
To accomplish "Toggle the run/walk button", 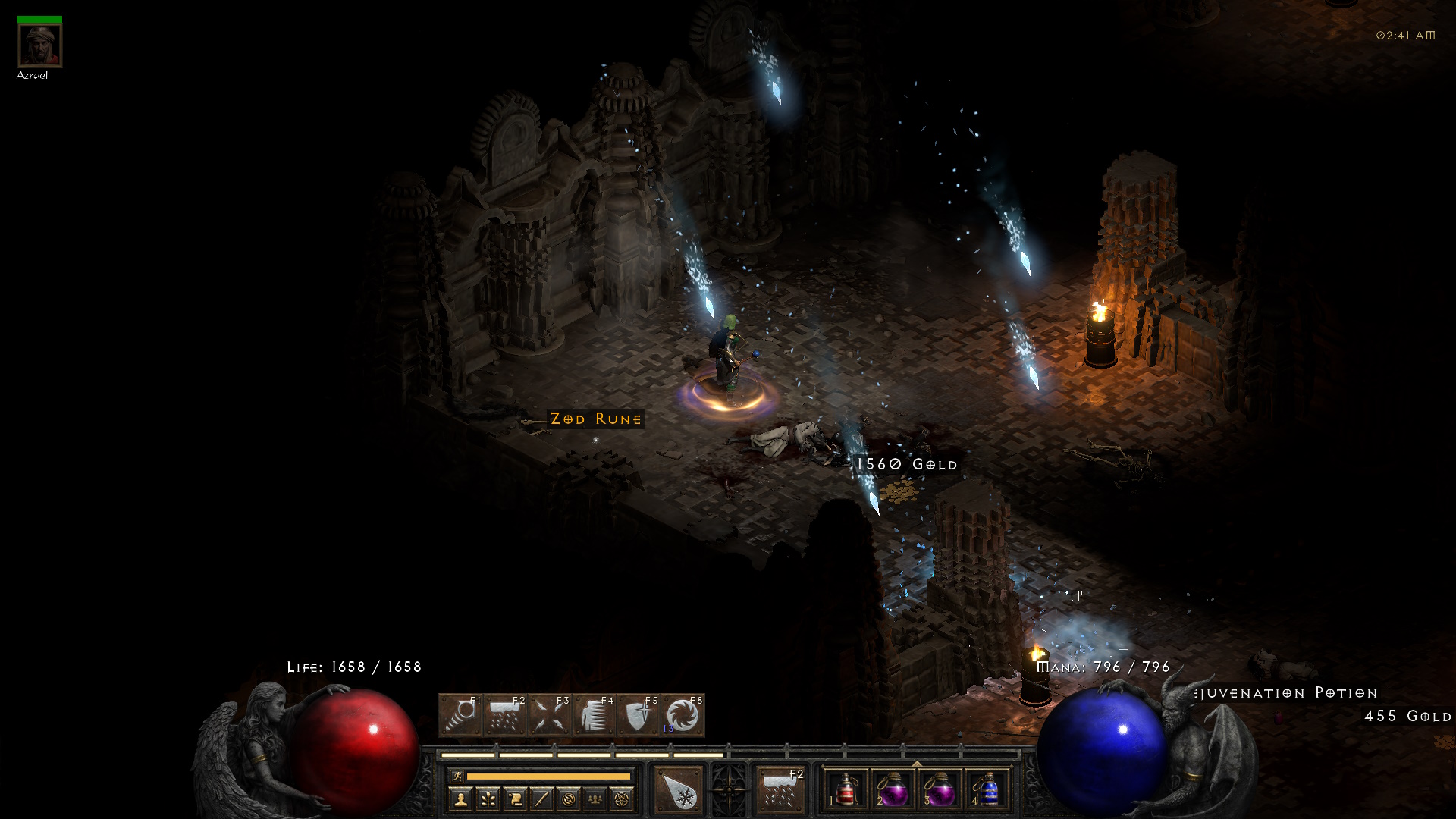I will pos(457,776).
